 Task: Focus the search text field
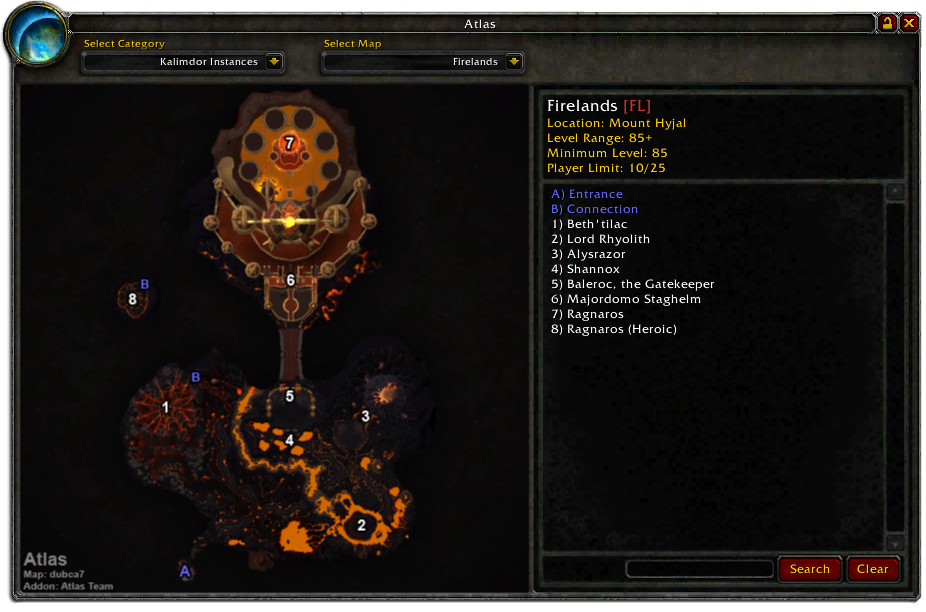click(x=699, y=569)
